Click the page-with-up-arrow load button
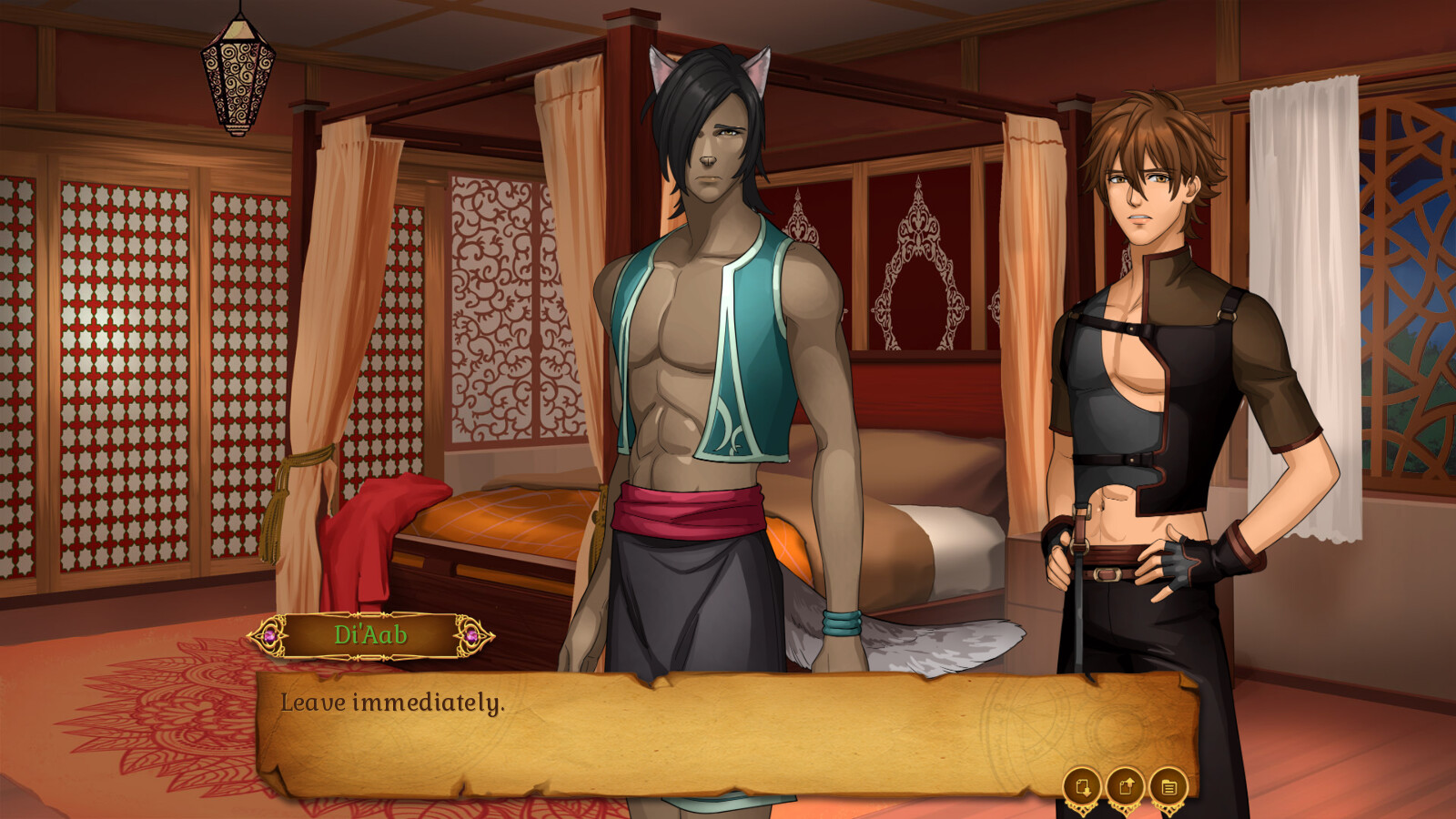This screenshot has height=819, width=1456. [1125, 784]
